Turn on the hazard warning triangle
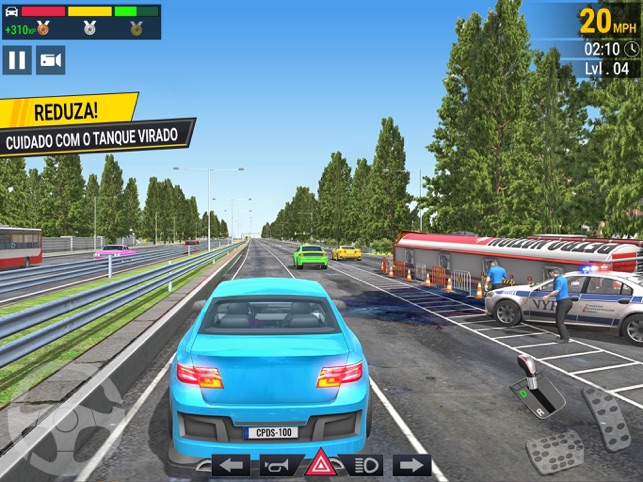The image size is (643, 482). (x=320, y=465)
